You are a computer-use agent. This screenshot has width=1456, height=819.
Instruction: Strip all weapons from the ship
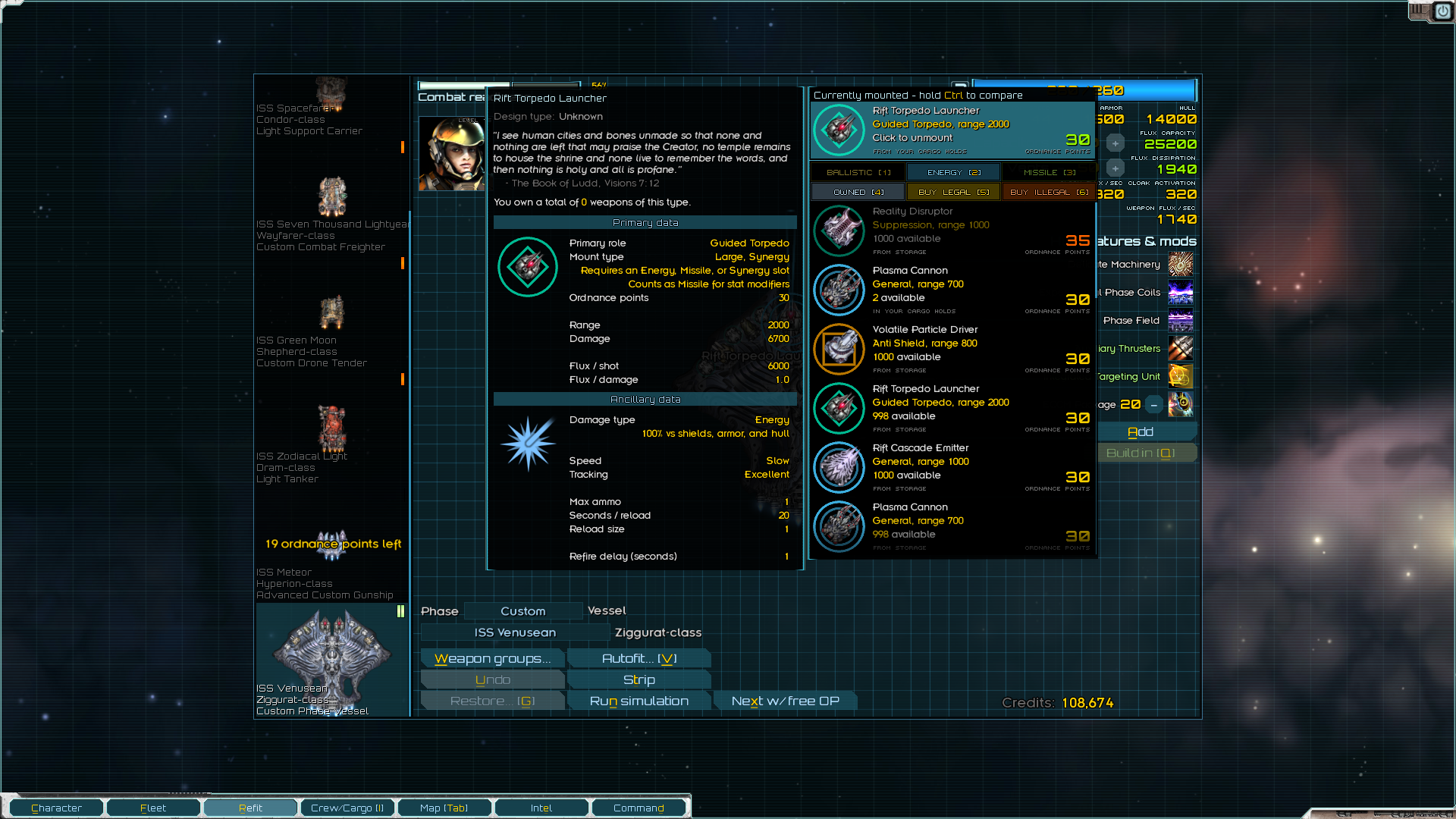pos(639,680)
